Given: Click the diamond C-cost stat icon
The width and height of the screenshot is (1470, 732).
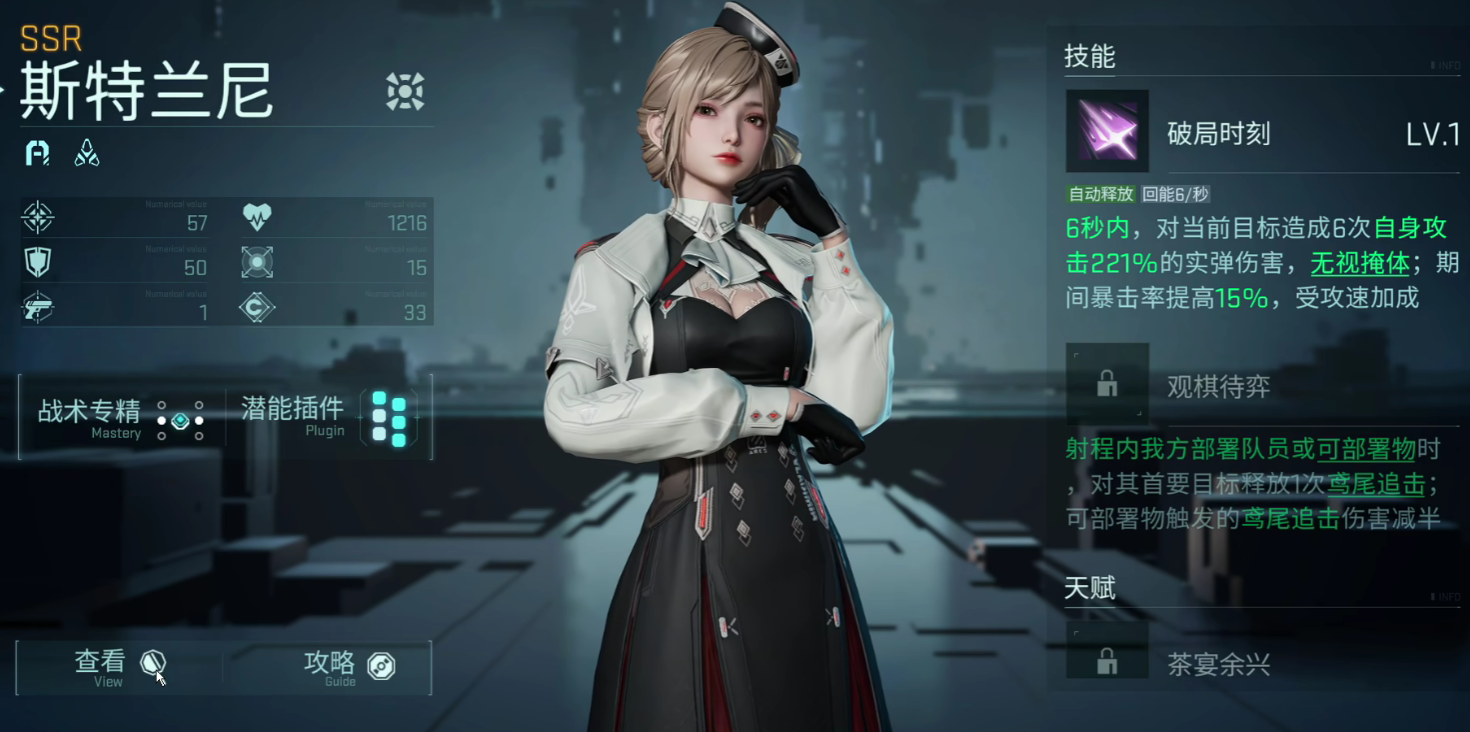Looking at the screenshot, I should 257,308.
